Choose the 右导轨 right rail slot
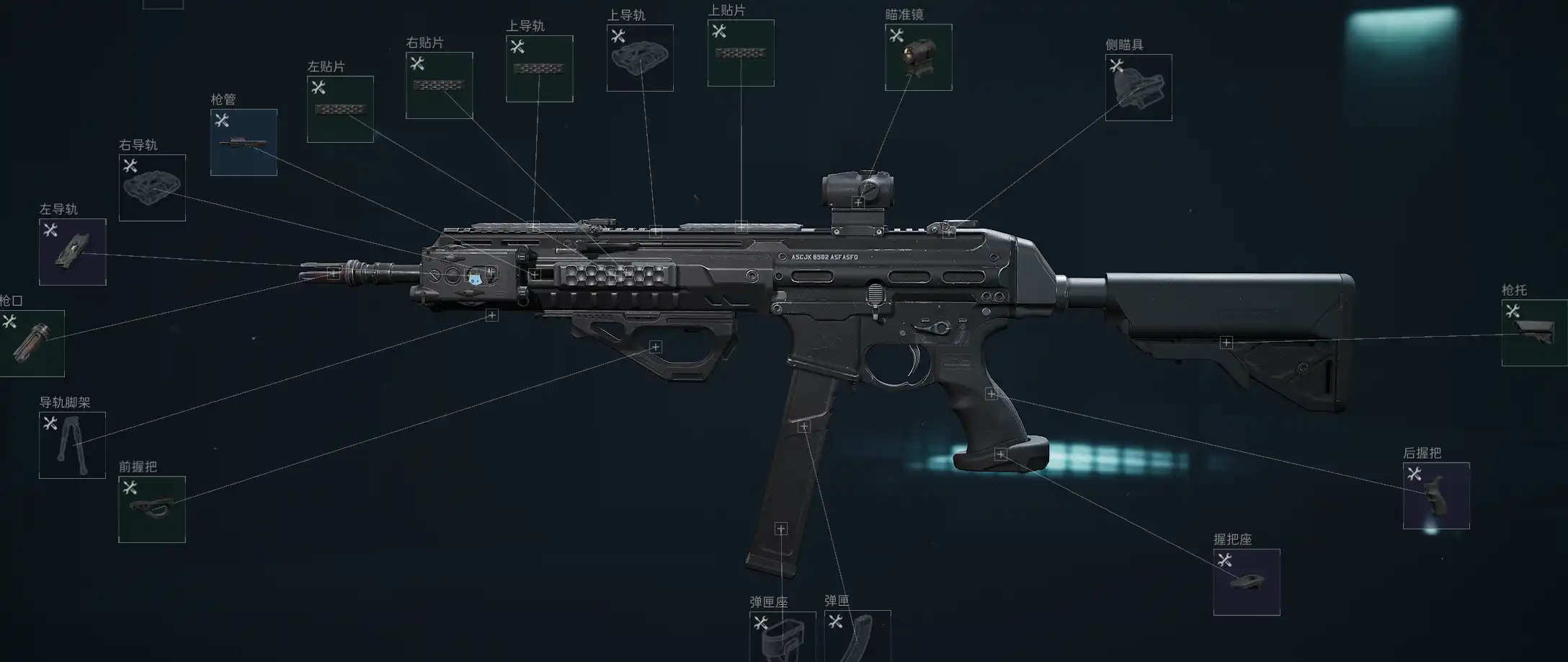The image size is (1568, 662). pyautogui.click(x=152, y=187)
